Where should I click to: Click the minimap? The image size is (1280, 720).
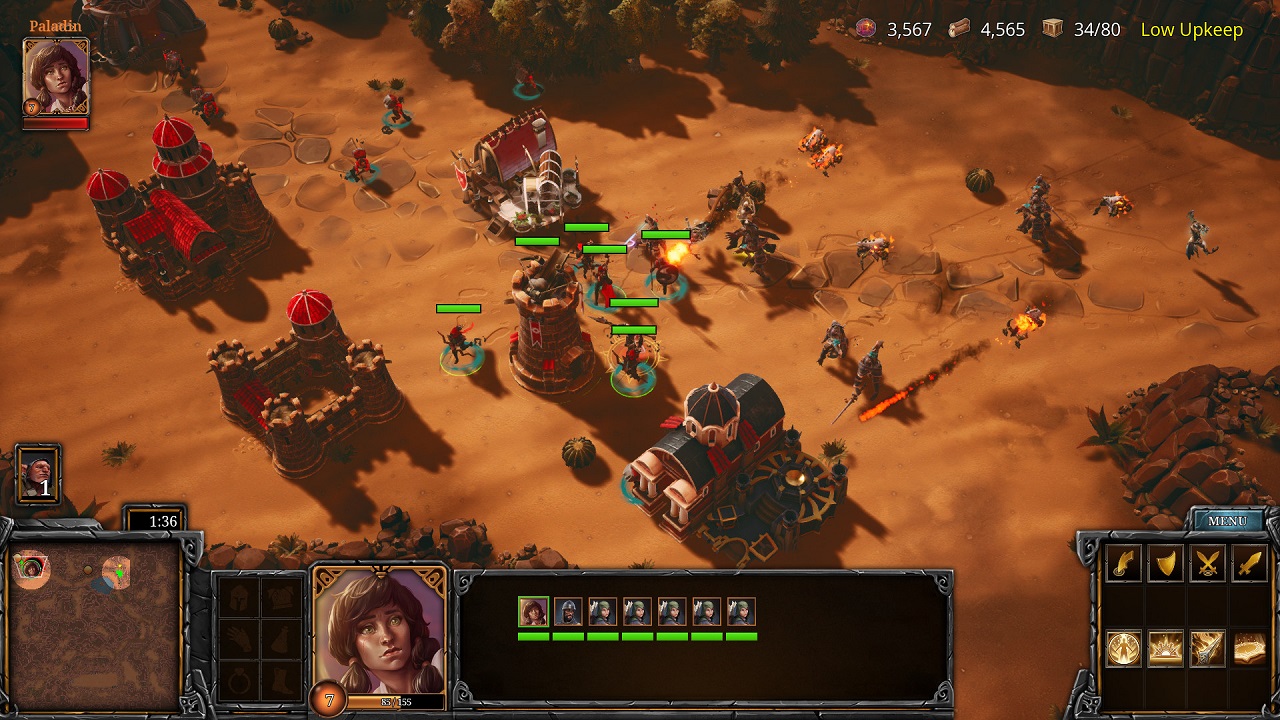(x=96, y=625)
